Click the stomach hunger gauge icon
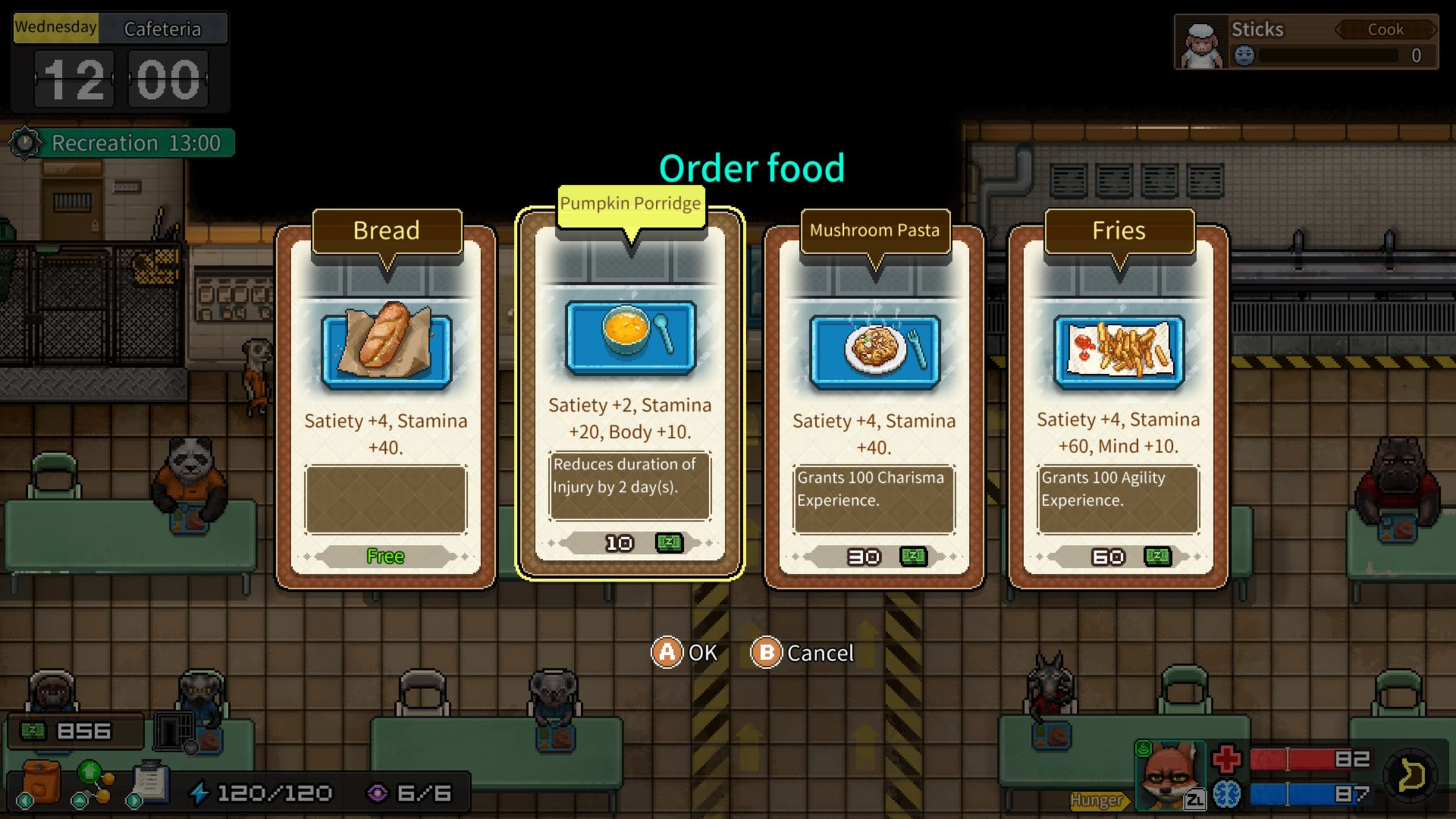Screen dimensions: 1456x819 [1411, 776]
